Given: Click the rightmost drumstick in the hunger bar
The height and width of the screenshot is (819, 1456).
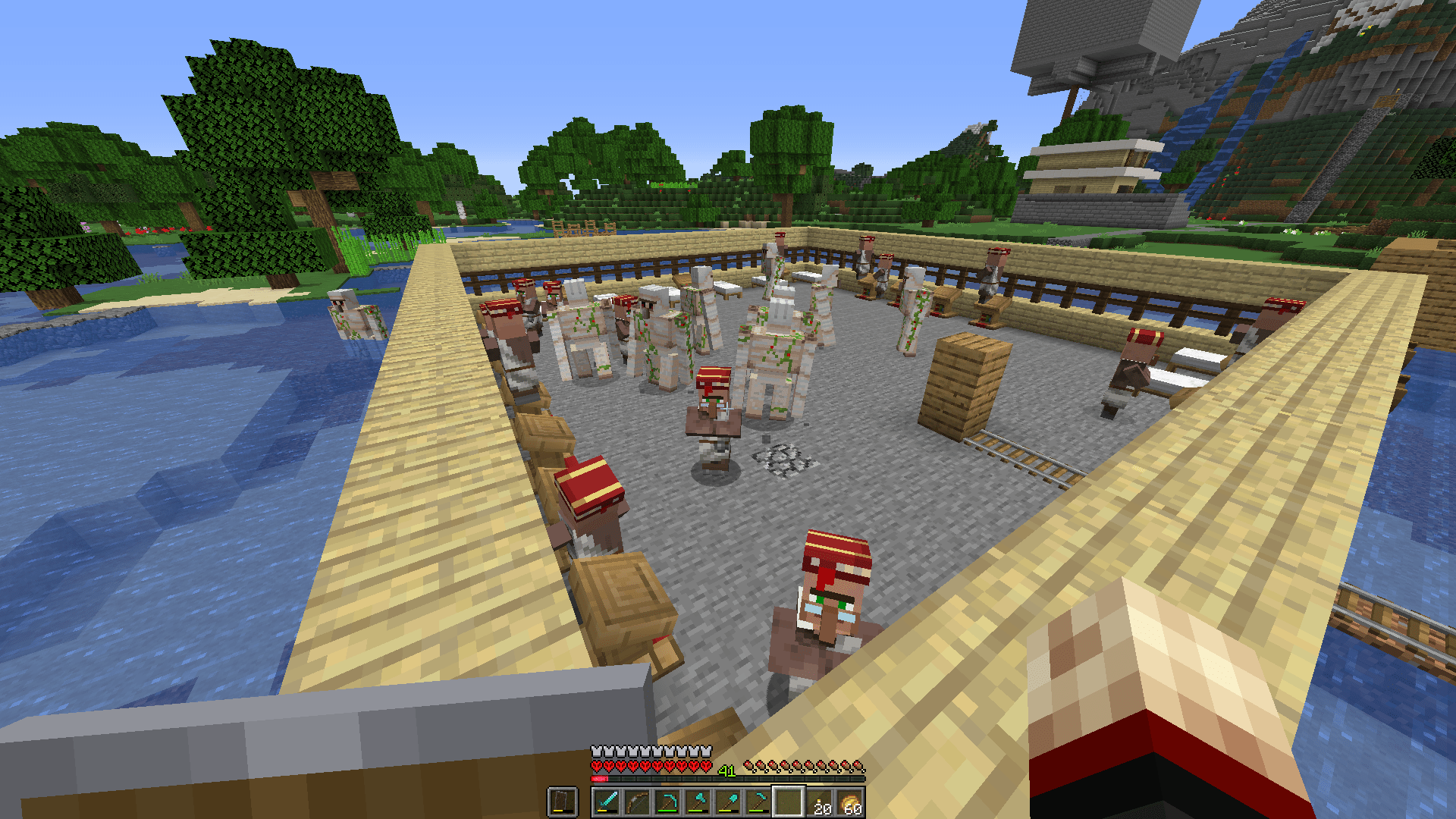Looking at the screenshot, I should coord(857,766).
